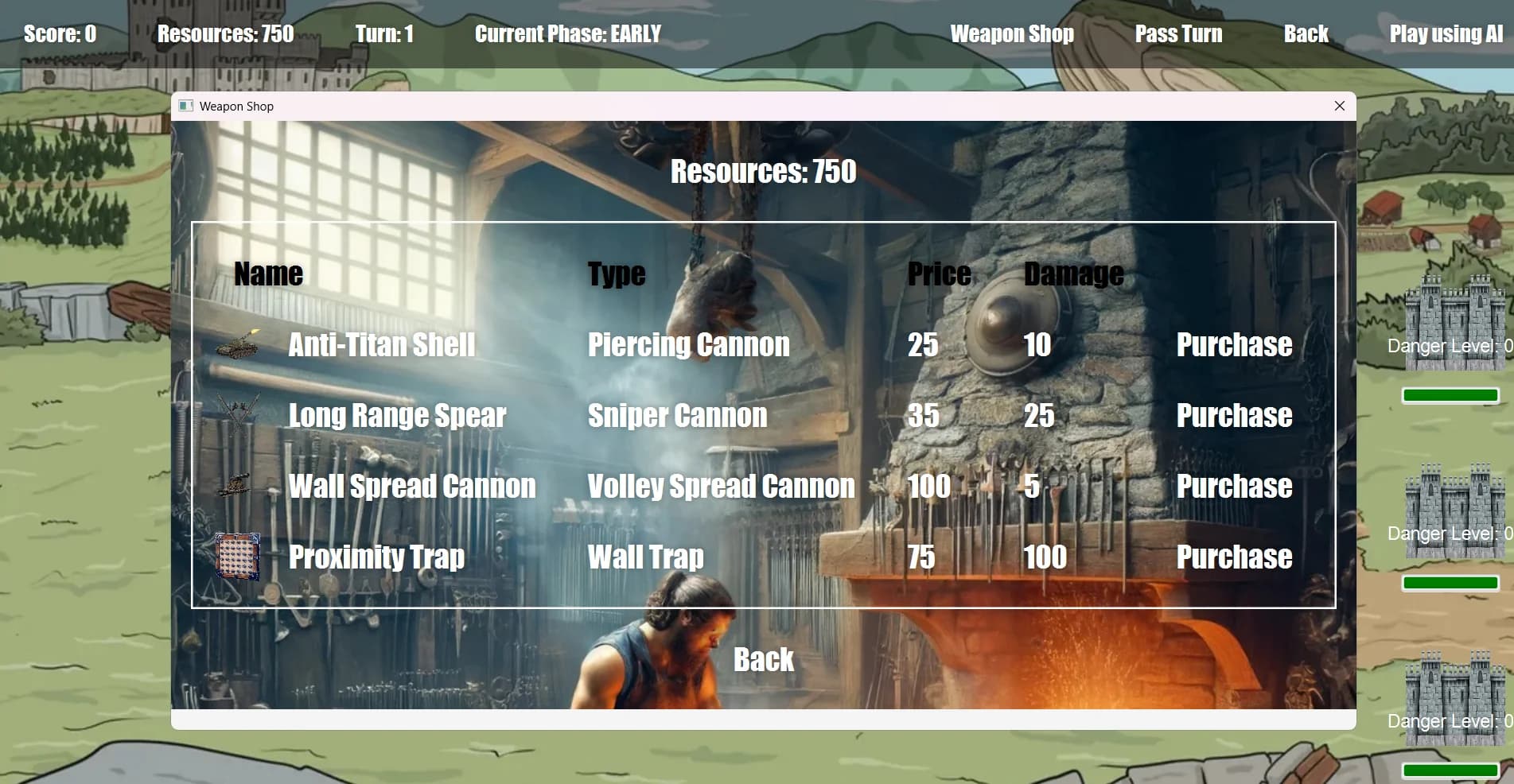The width and height of the screenshot is (1514, 784).
Task: Click the middle castle's danger level bar
Action: click(x=1450, y=581)
